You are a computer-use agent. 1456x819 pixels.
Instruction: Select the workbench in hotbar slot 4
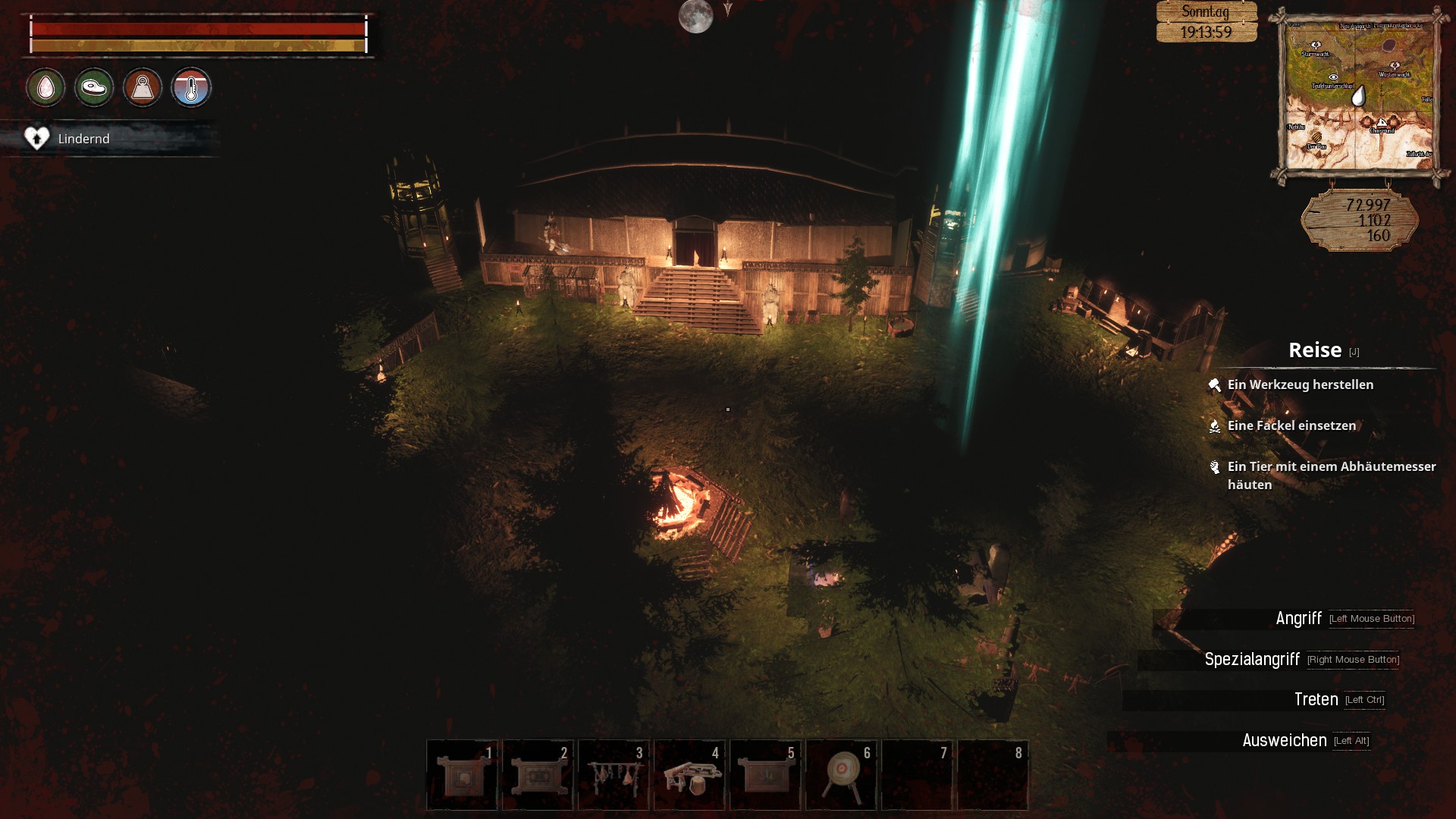coord(689,775)
